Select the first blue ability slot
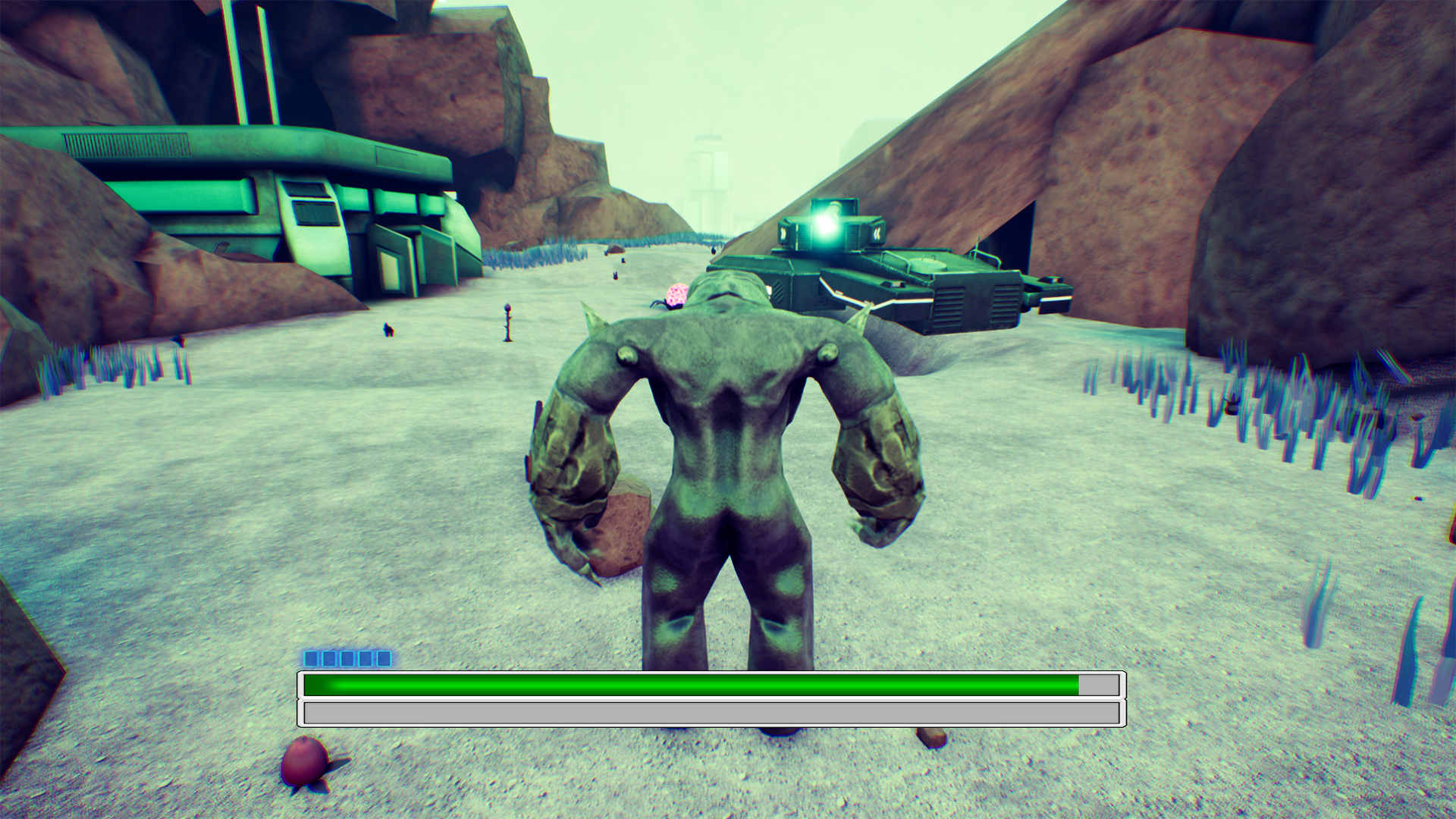 (311, 659)
